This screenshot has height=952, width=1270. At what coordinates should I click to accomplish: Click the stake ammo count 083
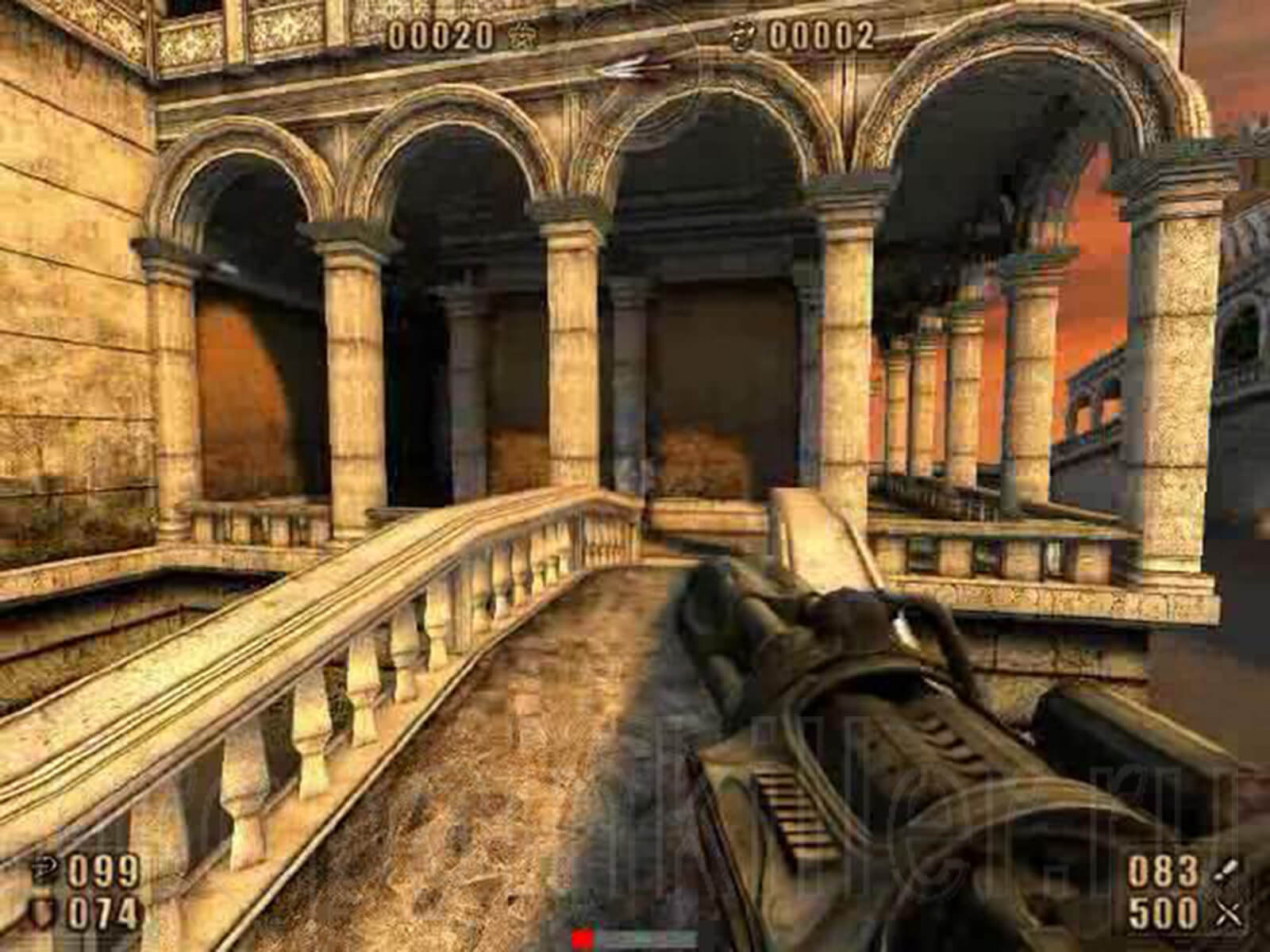click(x=1162, y=871)
